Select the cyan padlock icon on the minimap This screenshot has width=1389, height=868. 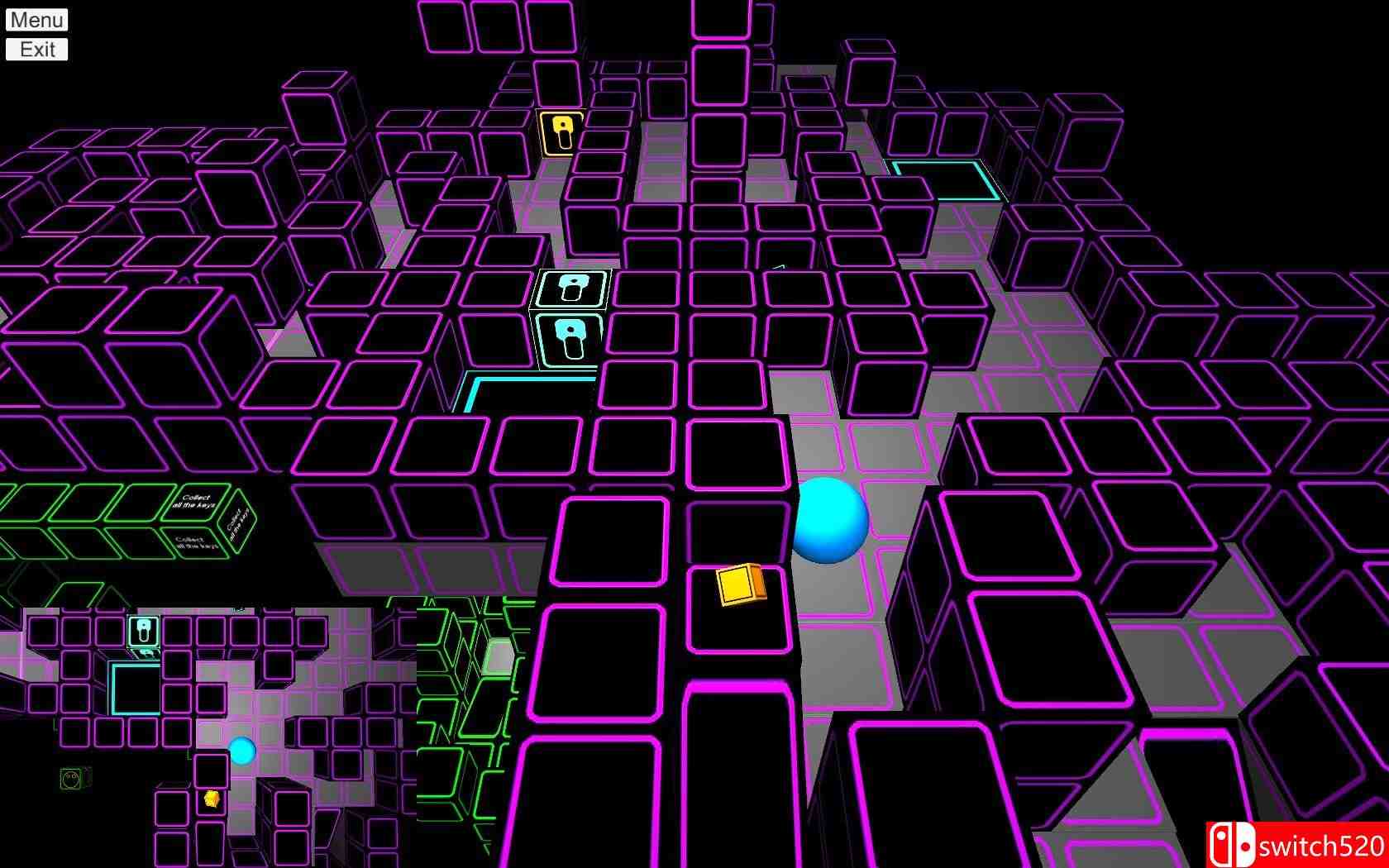pyautogui.click(x=142, y=630)
